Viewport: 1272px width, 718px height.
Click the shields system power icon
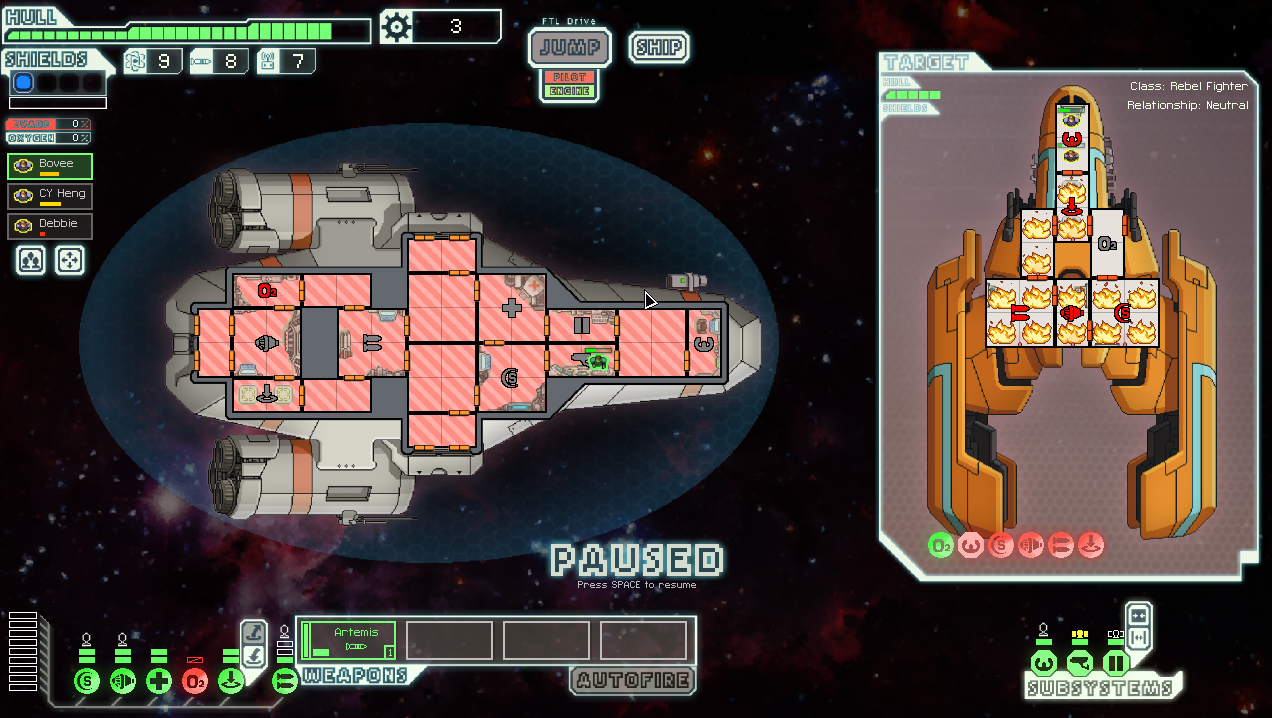(87, 682)
